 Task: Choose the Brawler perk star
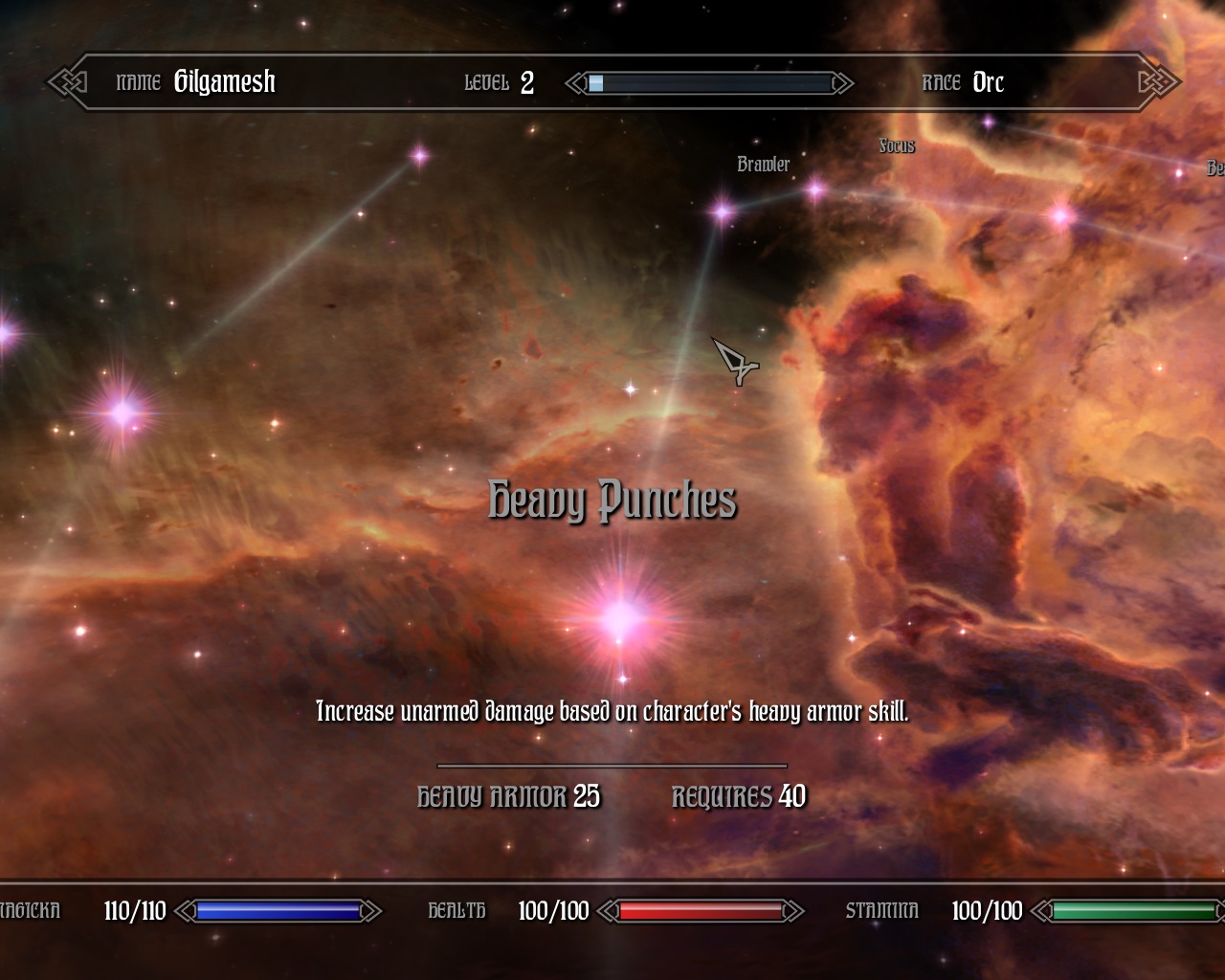point(723,210)
